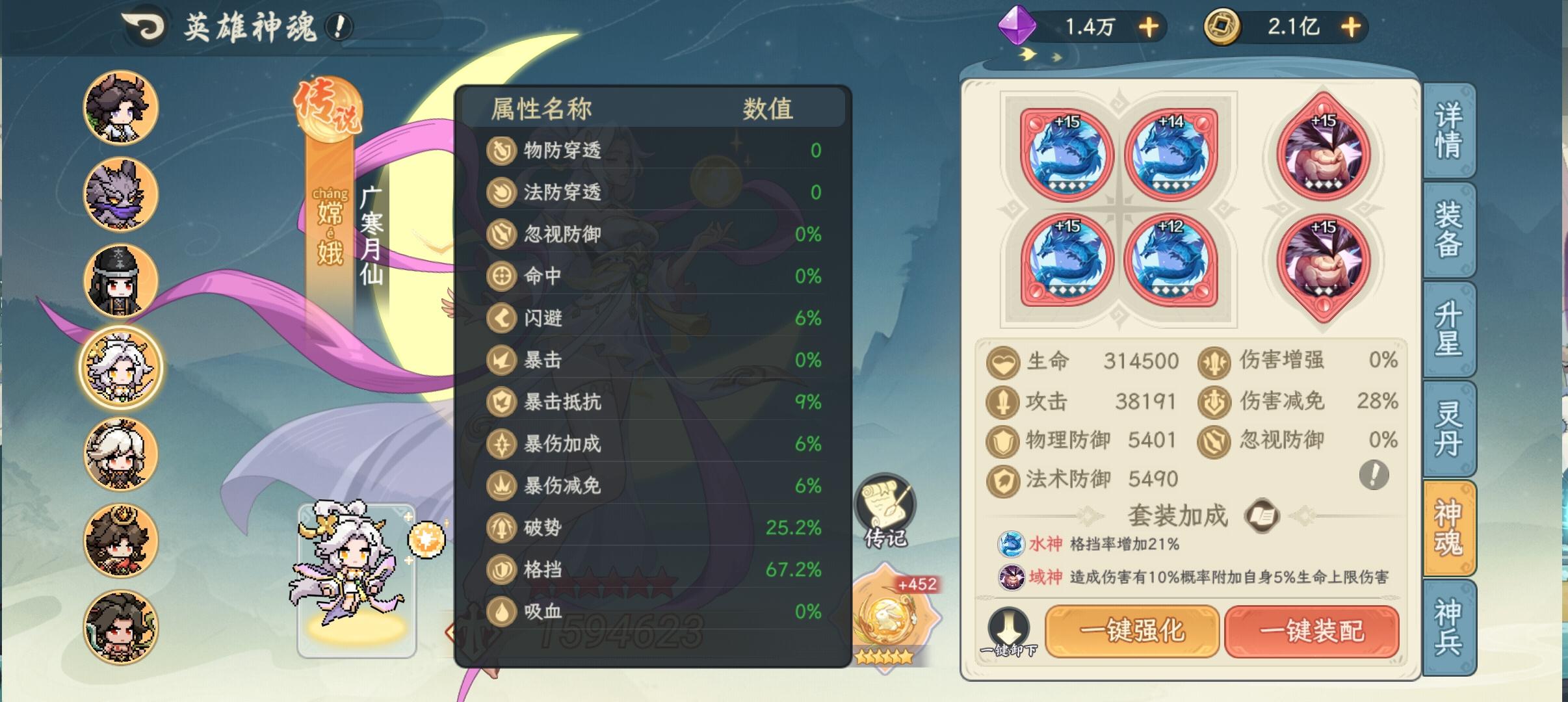Select the currently highlighted white-haired hero portrait
1568x702 pixels.
pos(121,367)
